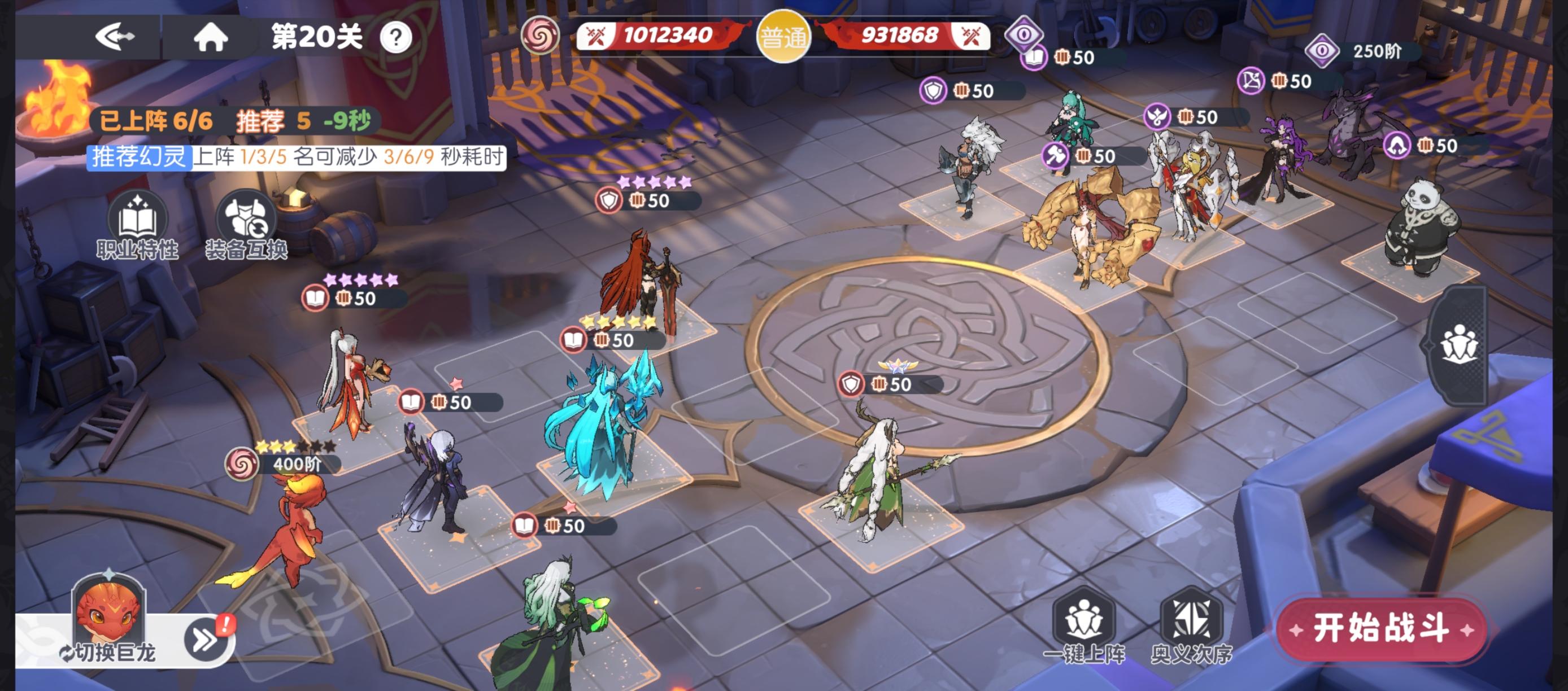This screenshot has height=691, width=1568.
Task: Tap the back arrow icon
Action: pos(116,37)
